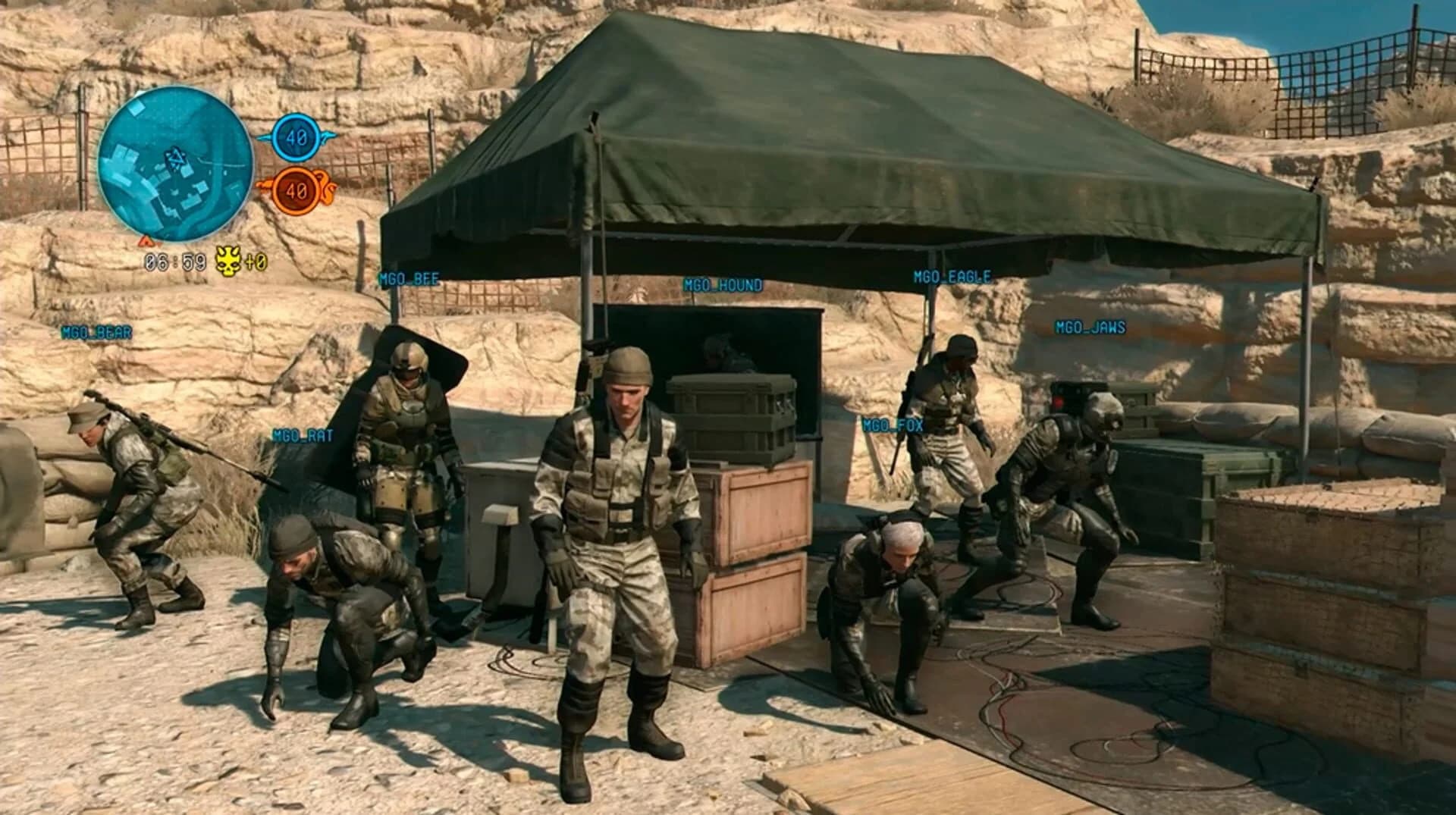Click the MGO_HOUND player label

tap(724, 285)
